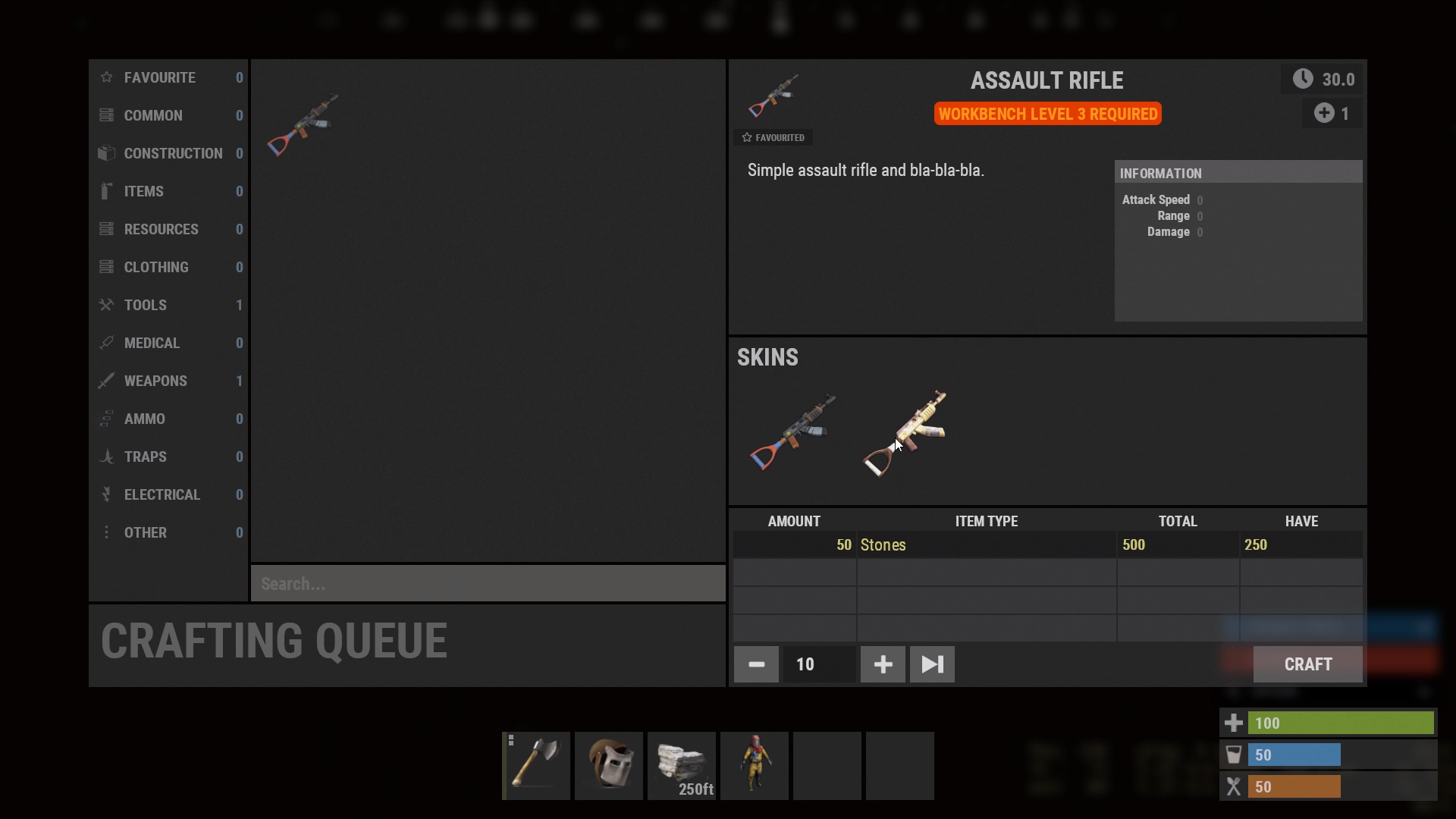Select the Resources category

point(168,230)
